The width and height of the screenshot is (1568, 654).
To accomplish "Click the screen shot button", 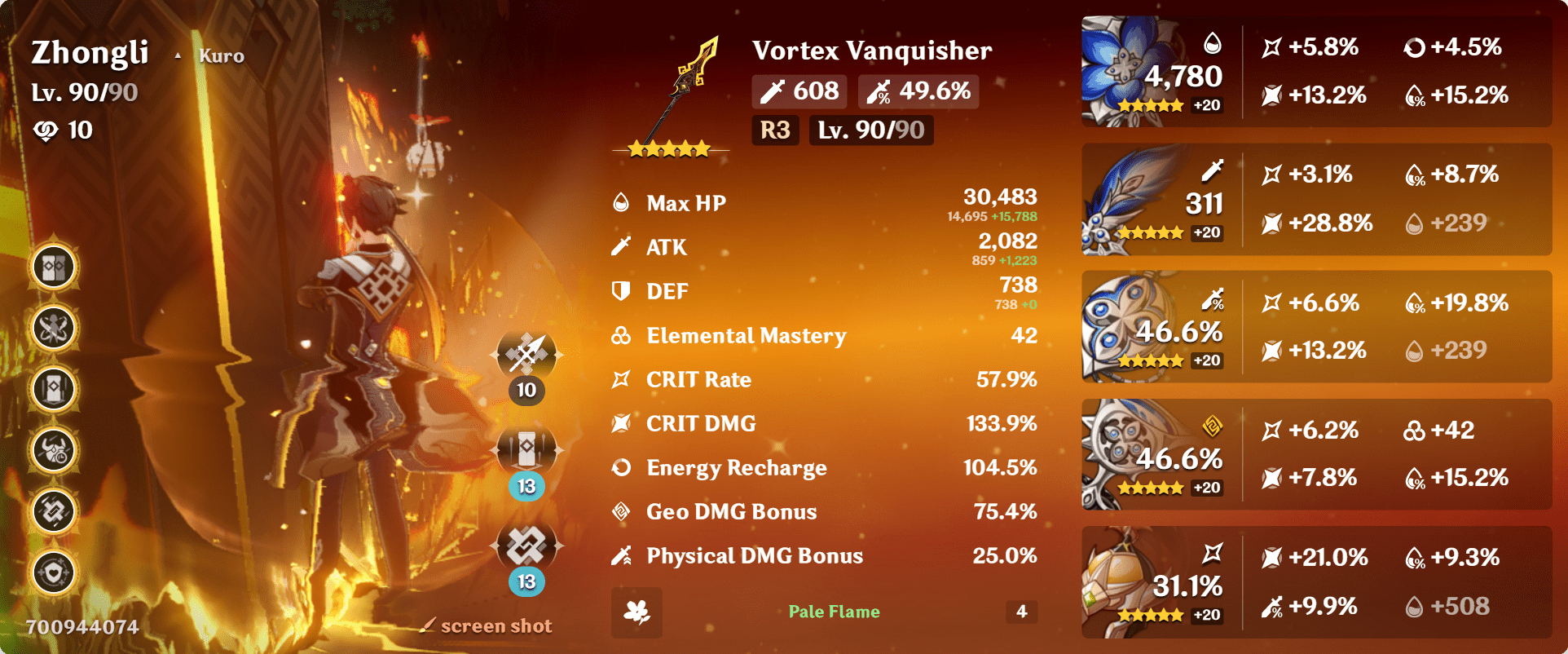I will click(x=487, y=625).
